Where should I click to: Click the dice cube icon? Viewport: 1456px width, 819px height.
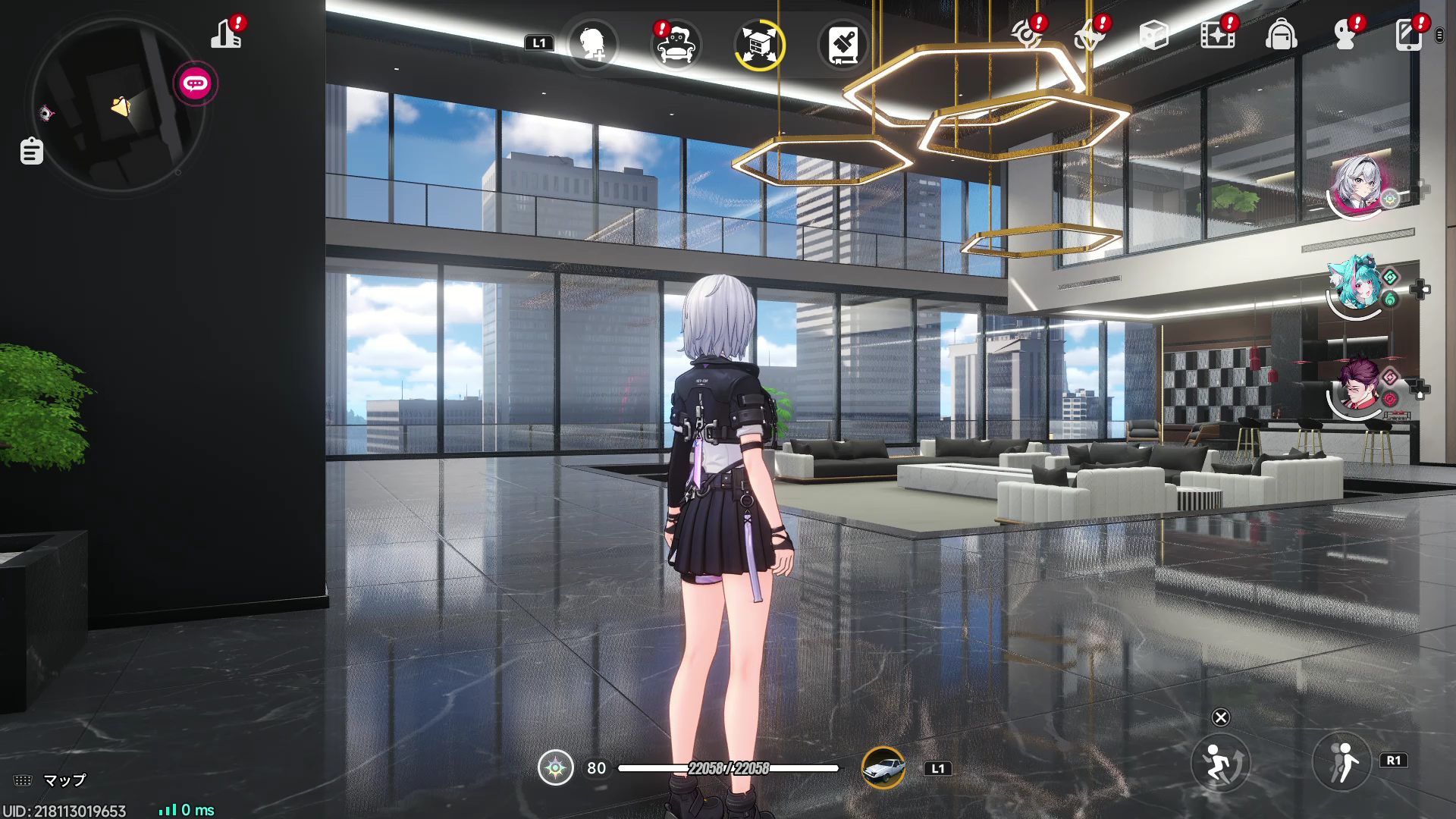point(1153,35)
